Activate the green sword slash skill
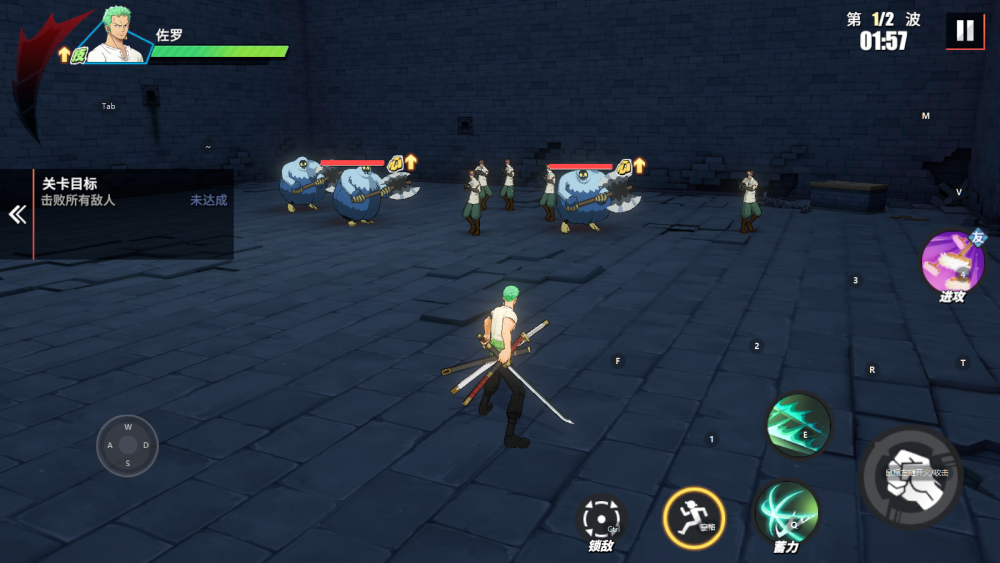 point(798,425)
